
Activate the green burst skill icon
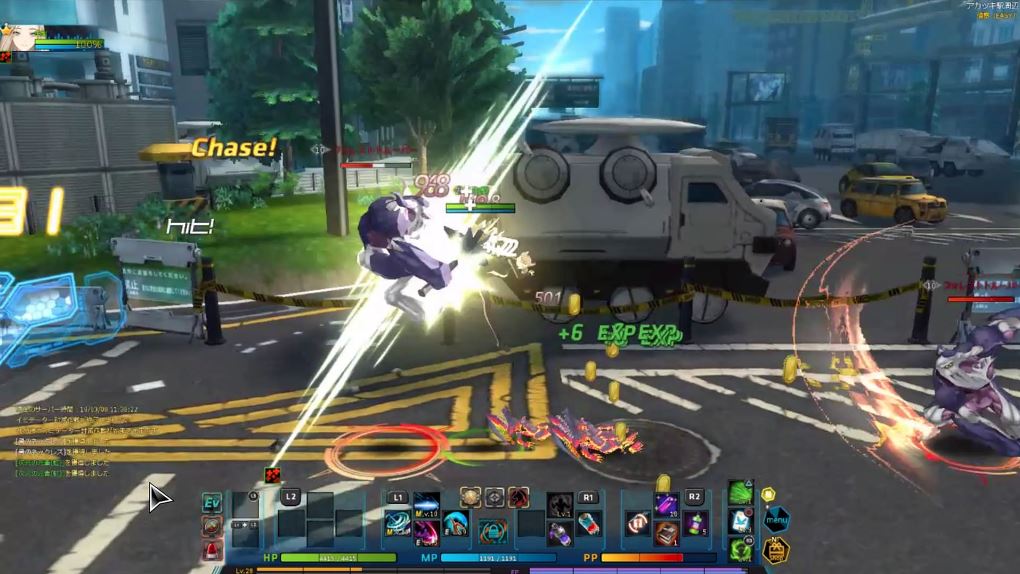pyautogui.click(x=739, y=493)
